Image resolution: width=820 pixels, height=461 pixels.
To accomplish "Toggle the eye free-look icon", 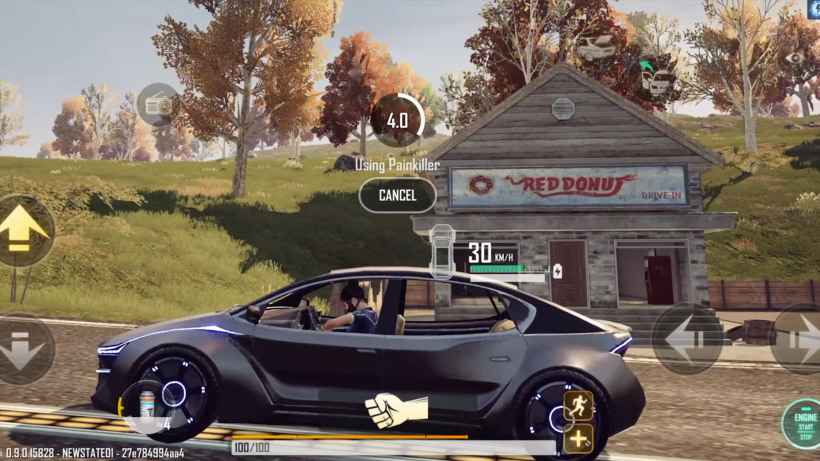I will (795, 59).
